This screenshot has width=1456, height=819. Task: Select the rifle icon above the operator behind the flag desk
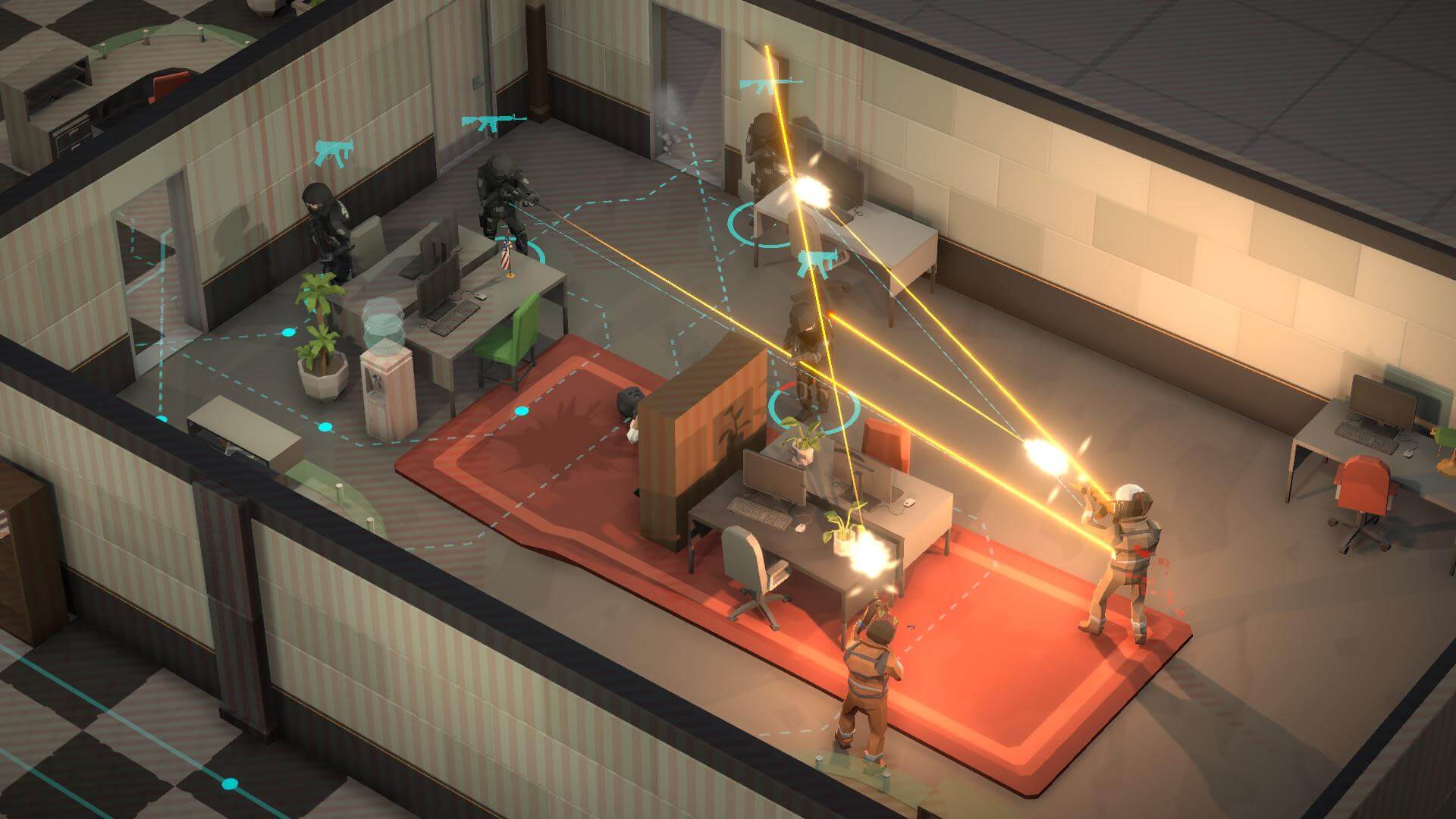pos(493,122)
